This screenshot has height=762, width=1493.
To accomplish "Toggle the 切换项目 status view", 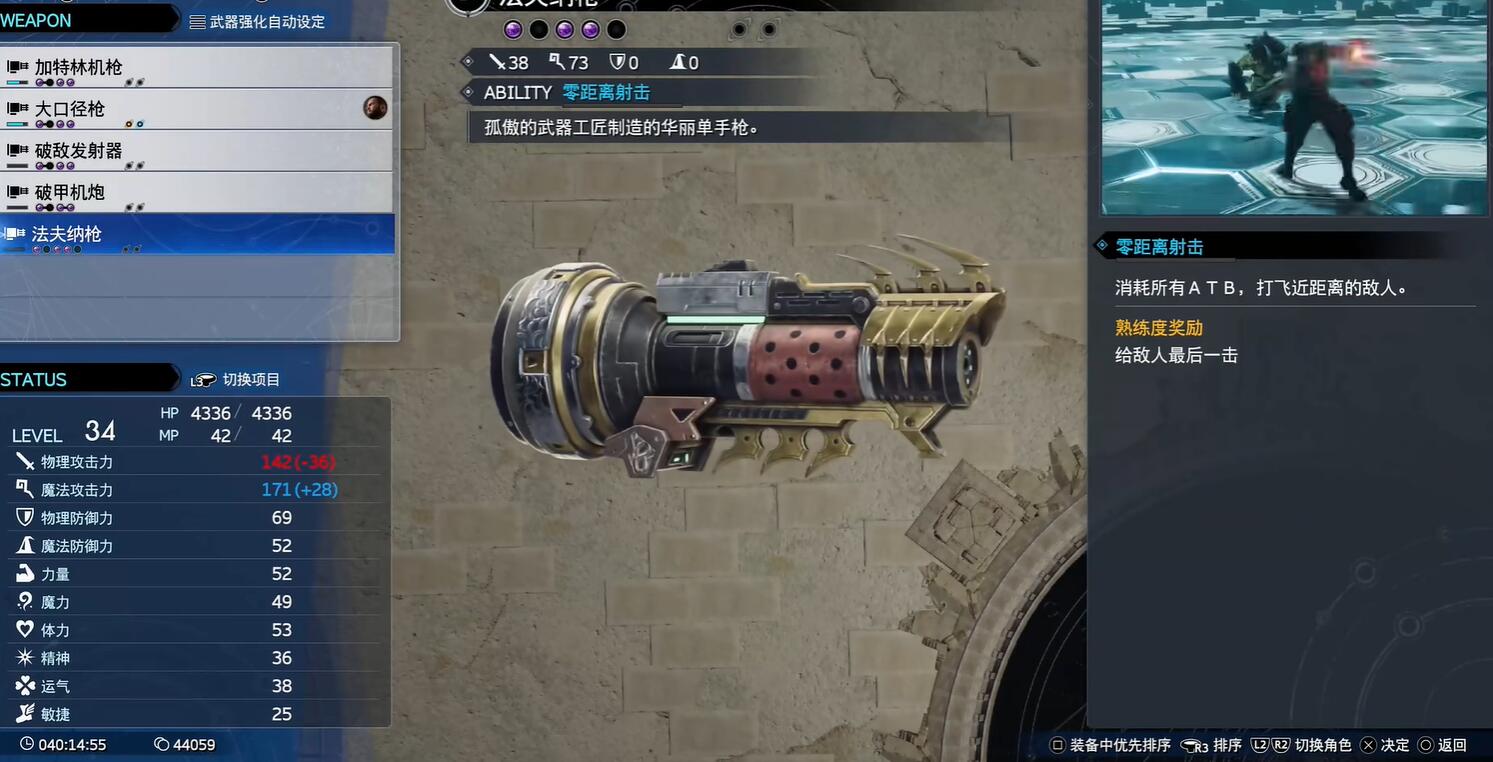I will tap(237, 380).
